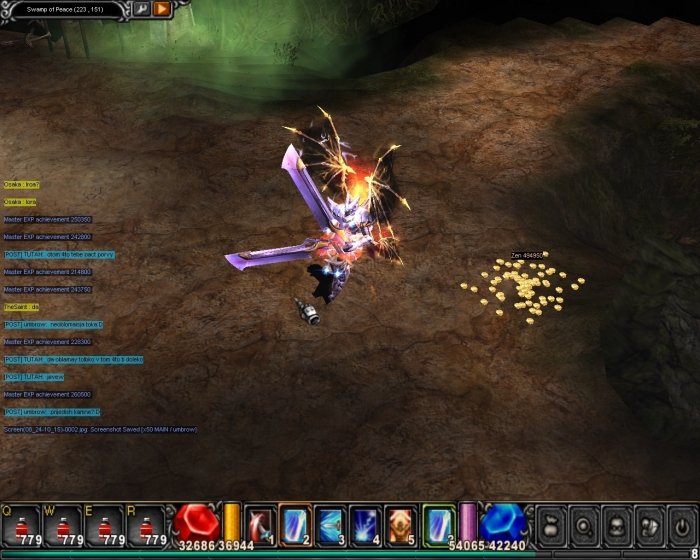Click the current skill slot beside mana orb
The image size is (700, 560).
[x=438, y=524]
